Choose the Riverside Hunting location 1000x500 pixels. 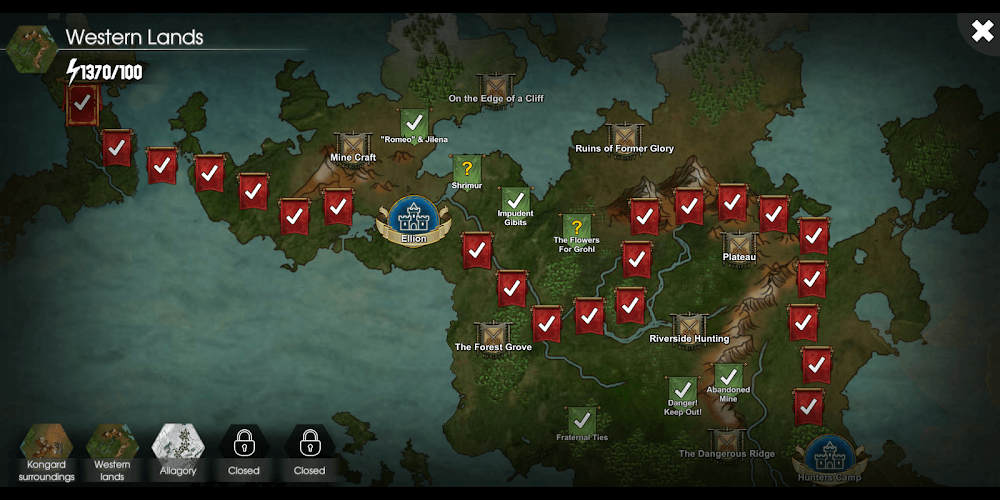click(x=689, y=327)
